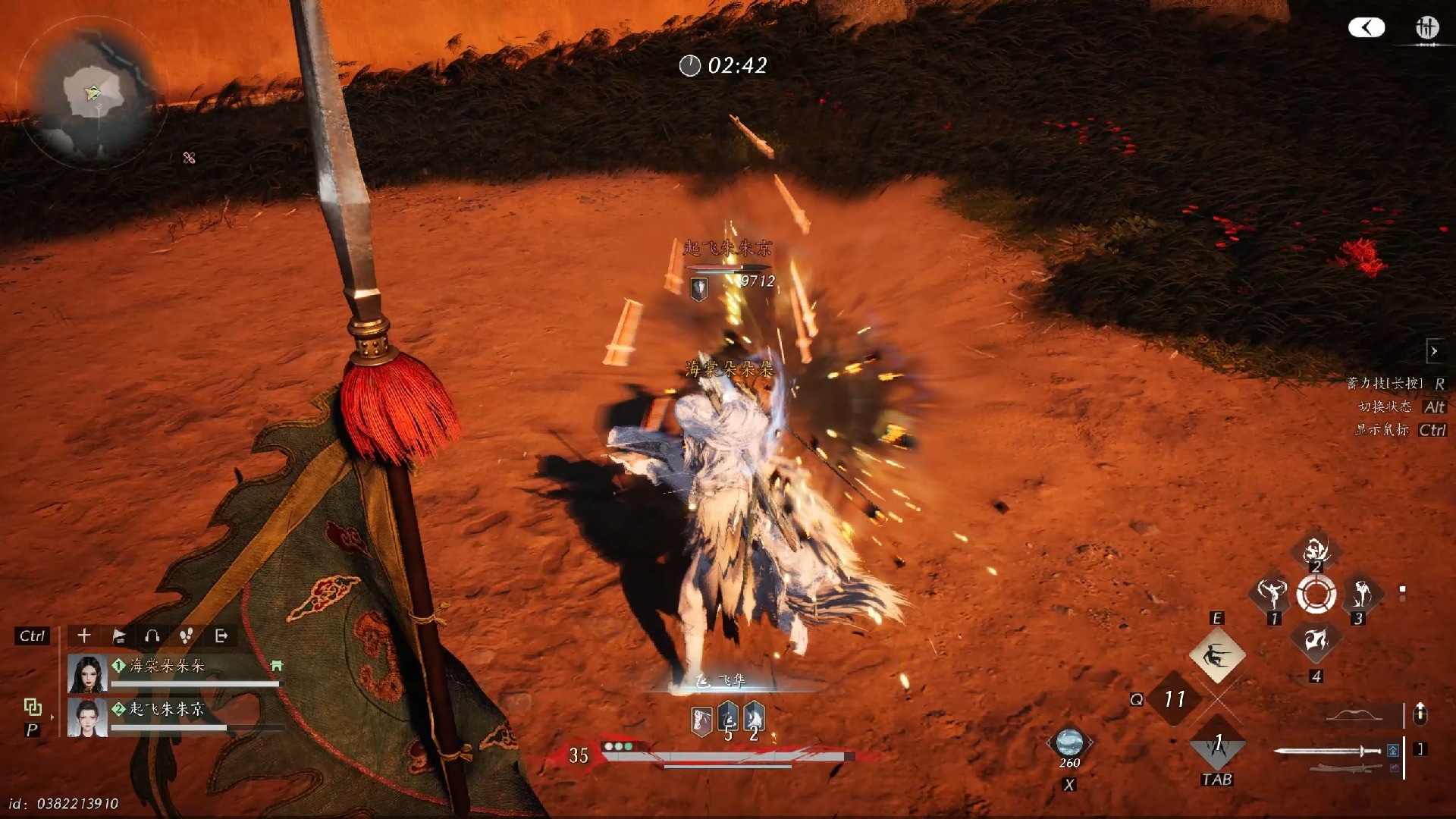Trigger the swirling skill numbered 2
1456x819 pixels.
[1316, 549]
